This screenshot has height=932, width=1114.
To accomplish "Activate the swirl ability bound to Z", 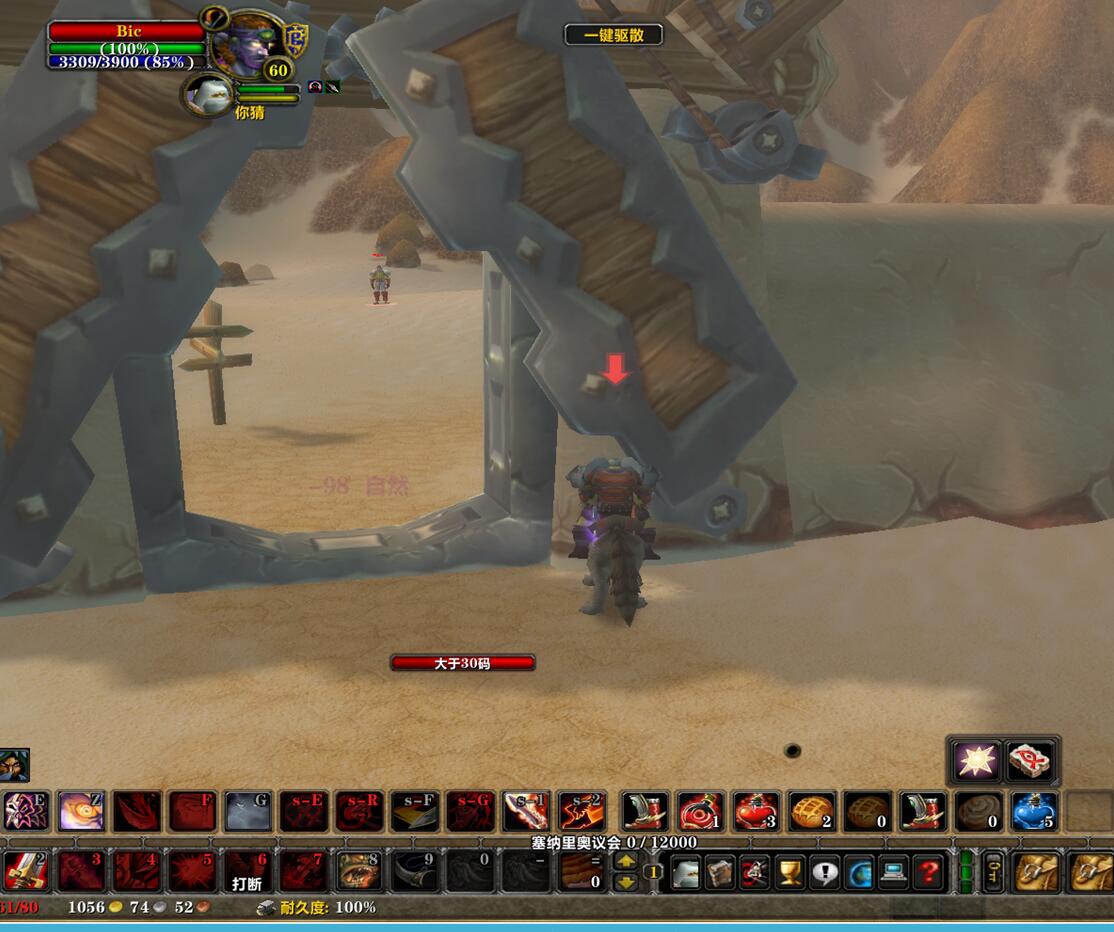I will (81, 811).
